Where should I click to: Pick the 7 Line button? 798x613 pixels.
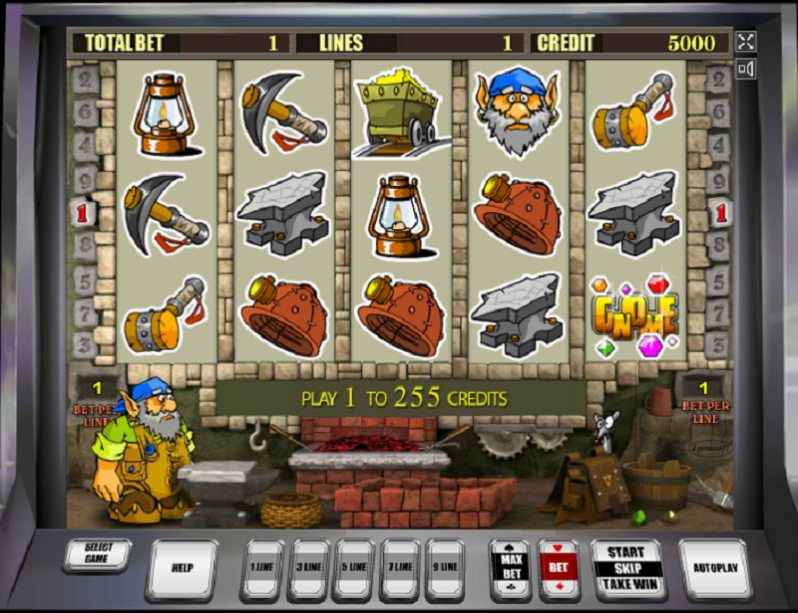point(399,569)
